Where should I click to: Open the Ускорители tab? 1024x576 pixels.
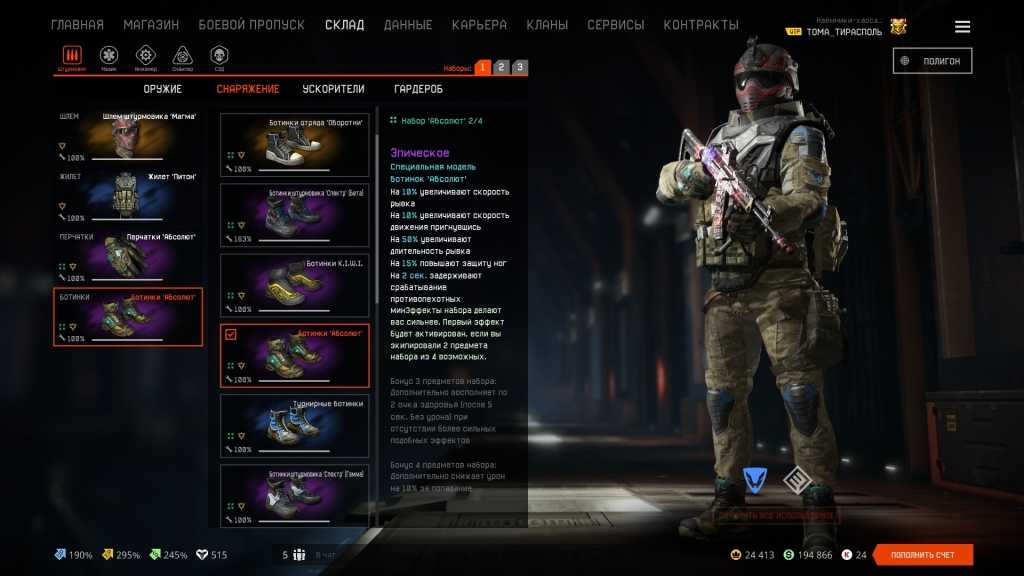[x=333, y=89]
